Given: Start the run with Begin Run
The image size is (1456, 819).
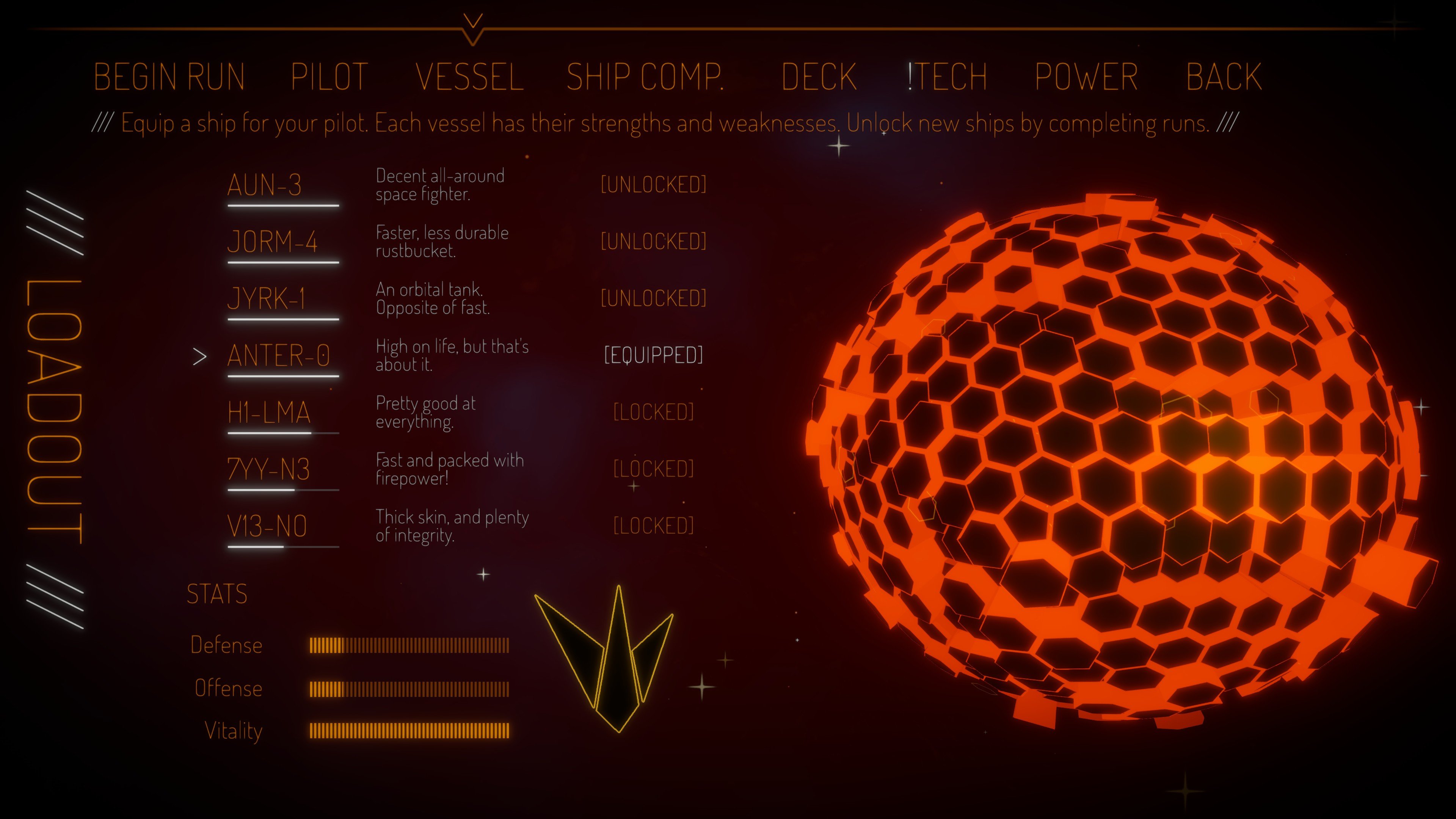Looking at the screenshot, I should 169,77.
